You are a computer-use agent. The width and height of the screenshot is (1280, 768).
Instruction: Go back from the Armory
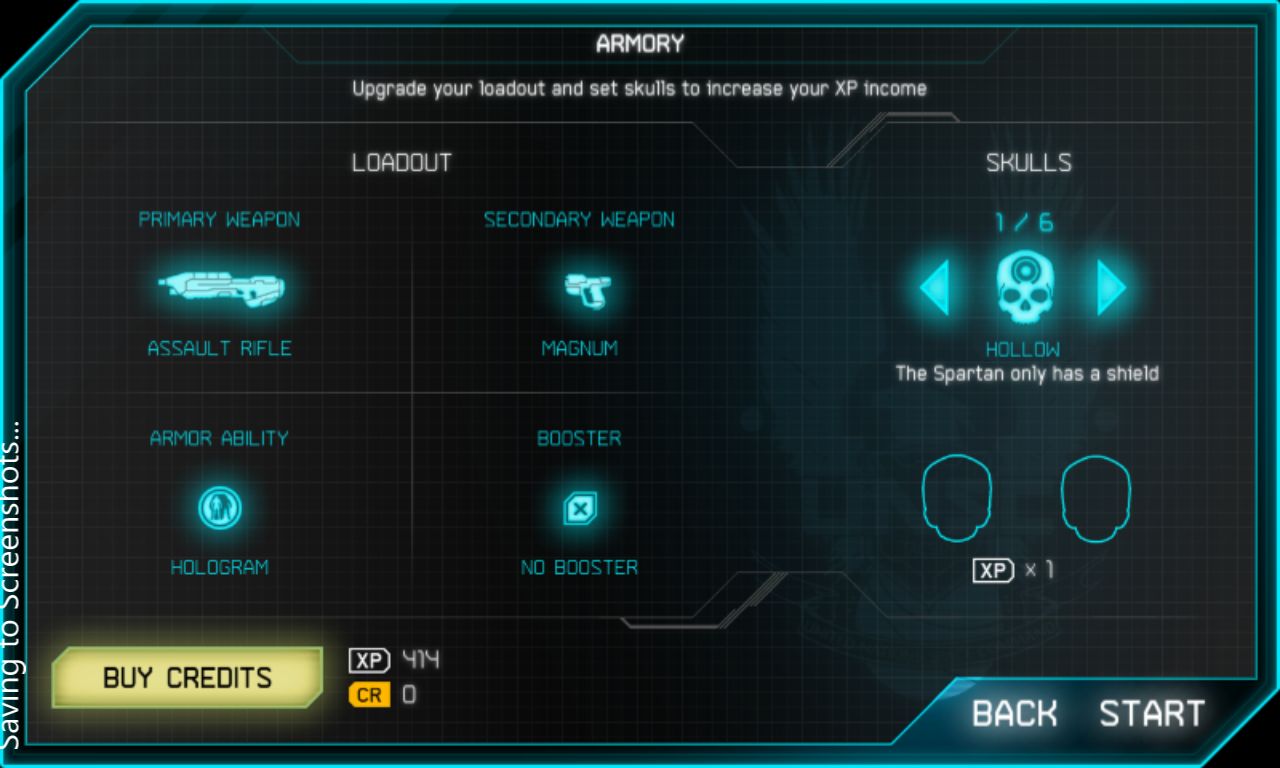[x=1015, y=714]
